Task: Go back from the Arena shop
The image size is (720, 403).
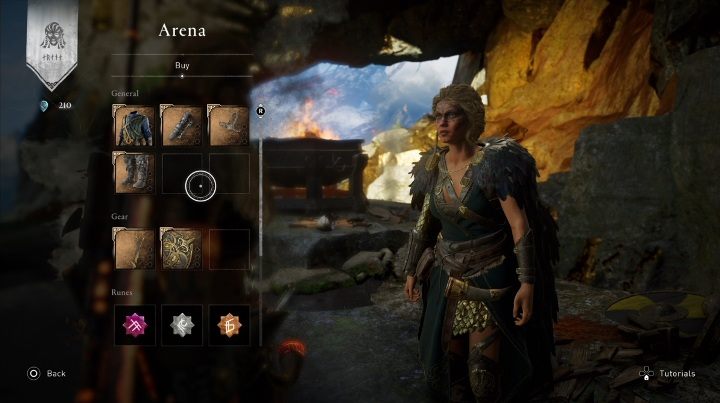Action: [x=46, y=373]
